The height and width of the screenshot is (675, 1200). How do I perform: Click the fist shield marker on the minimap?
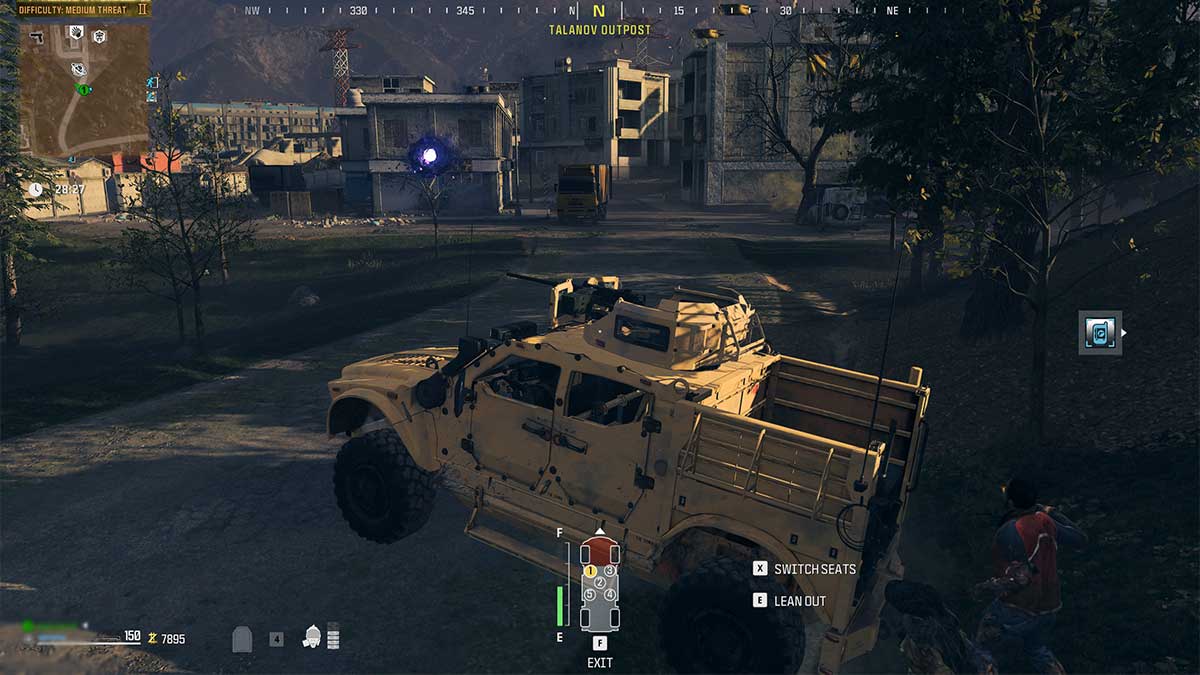click(75, 33)
